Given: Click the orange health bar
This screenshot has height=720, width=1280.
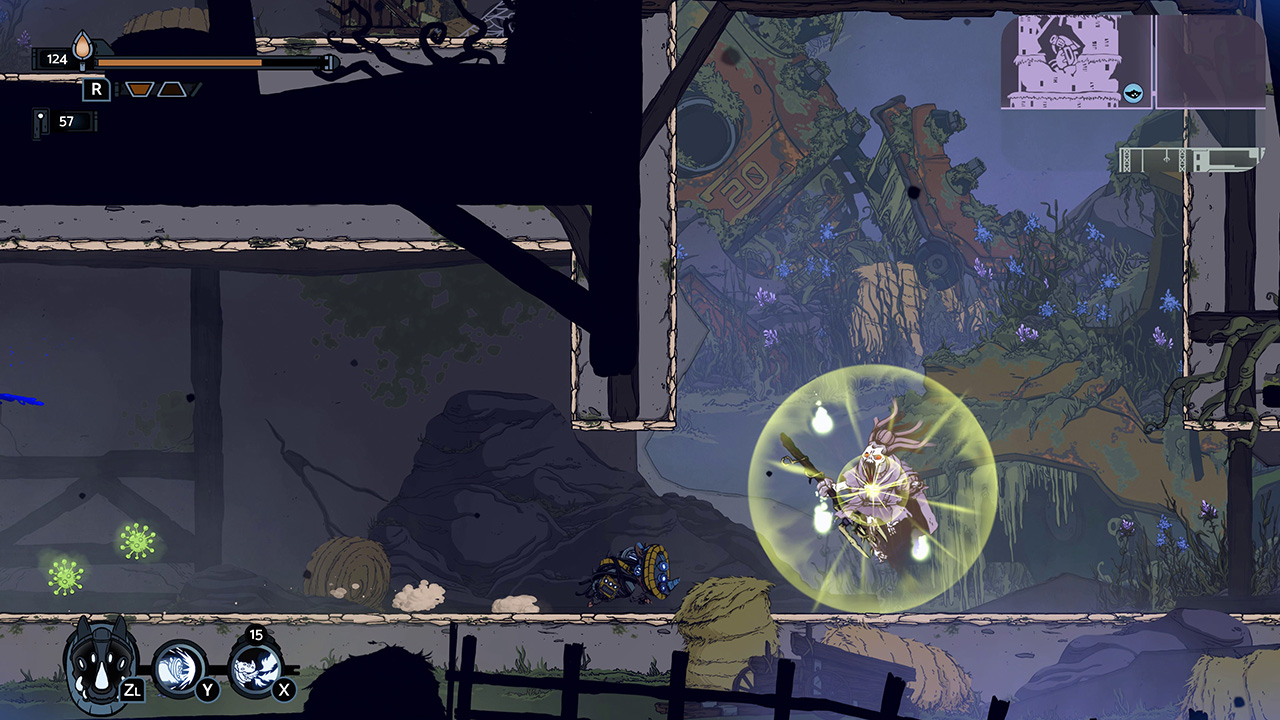Looking at the screenshot, I should (178, 62).
